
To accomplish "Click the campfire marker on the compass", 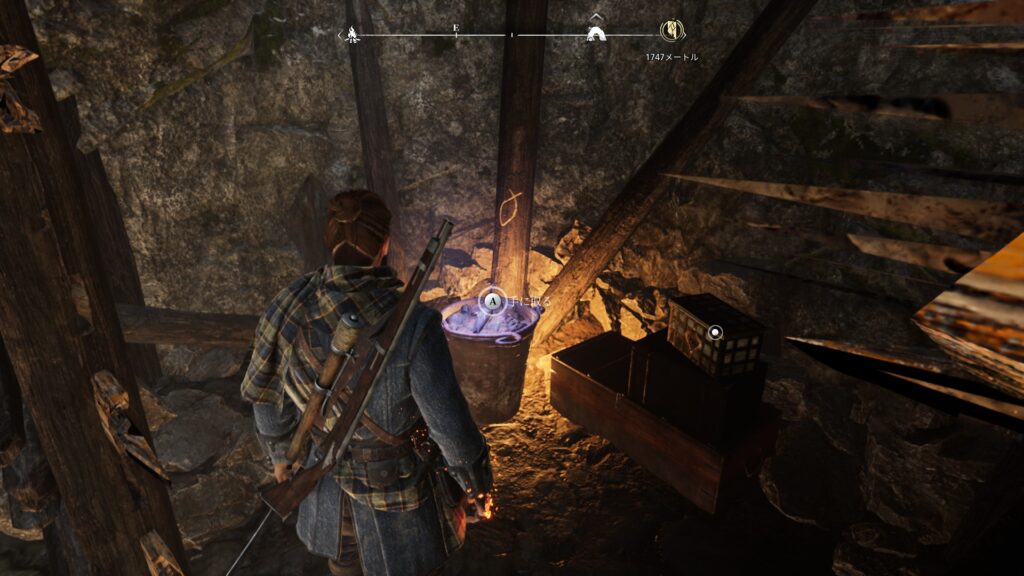I will (352, 35).
